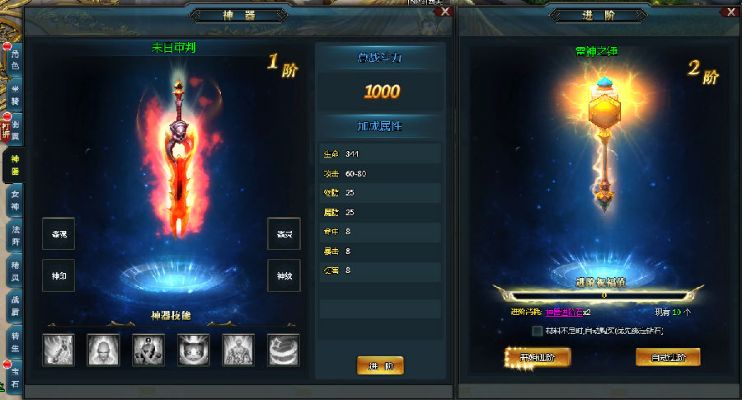The height and width of the screenshot is (400, 742).
Task: Open the 转生 rebirth tab
Action: coord(14,340)
